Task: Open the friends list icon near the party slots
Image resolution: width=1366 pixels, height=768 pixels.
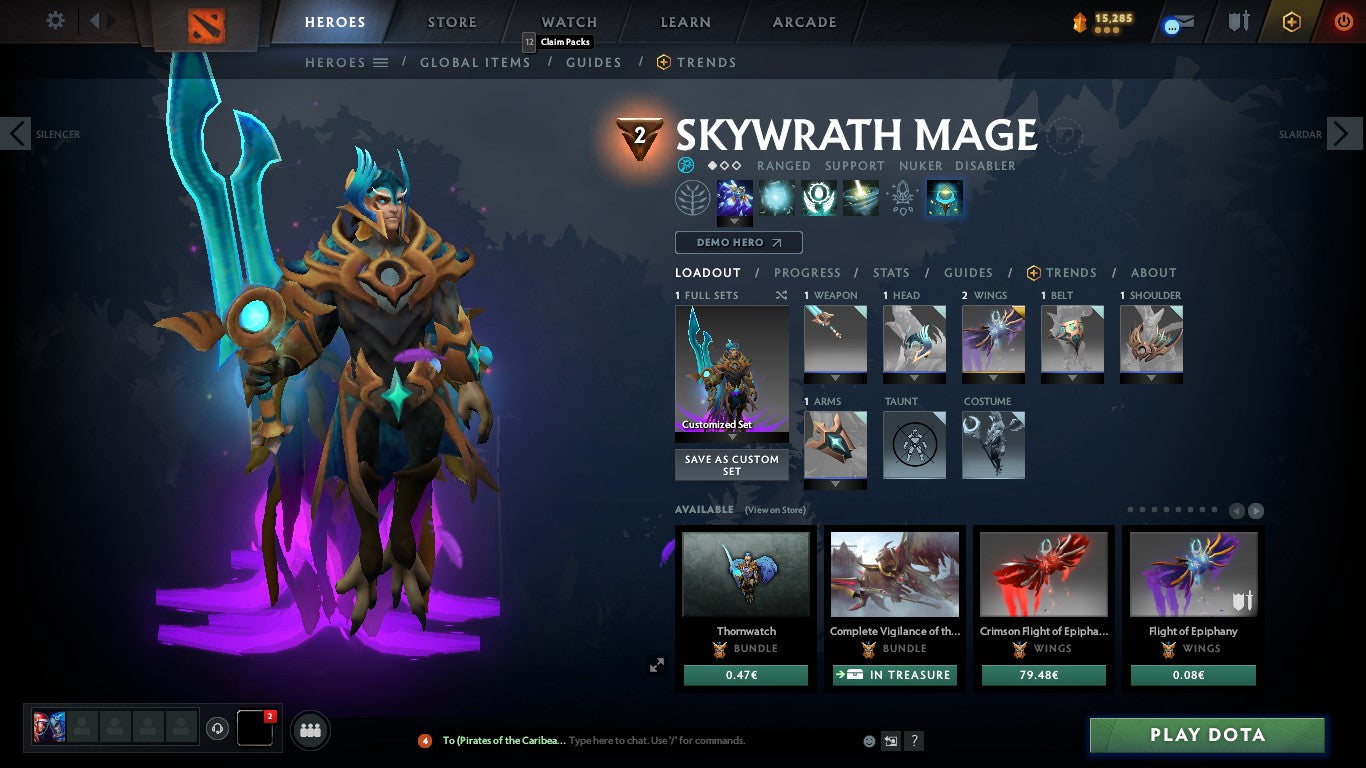Action: [309, 730]
